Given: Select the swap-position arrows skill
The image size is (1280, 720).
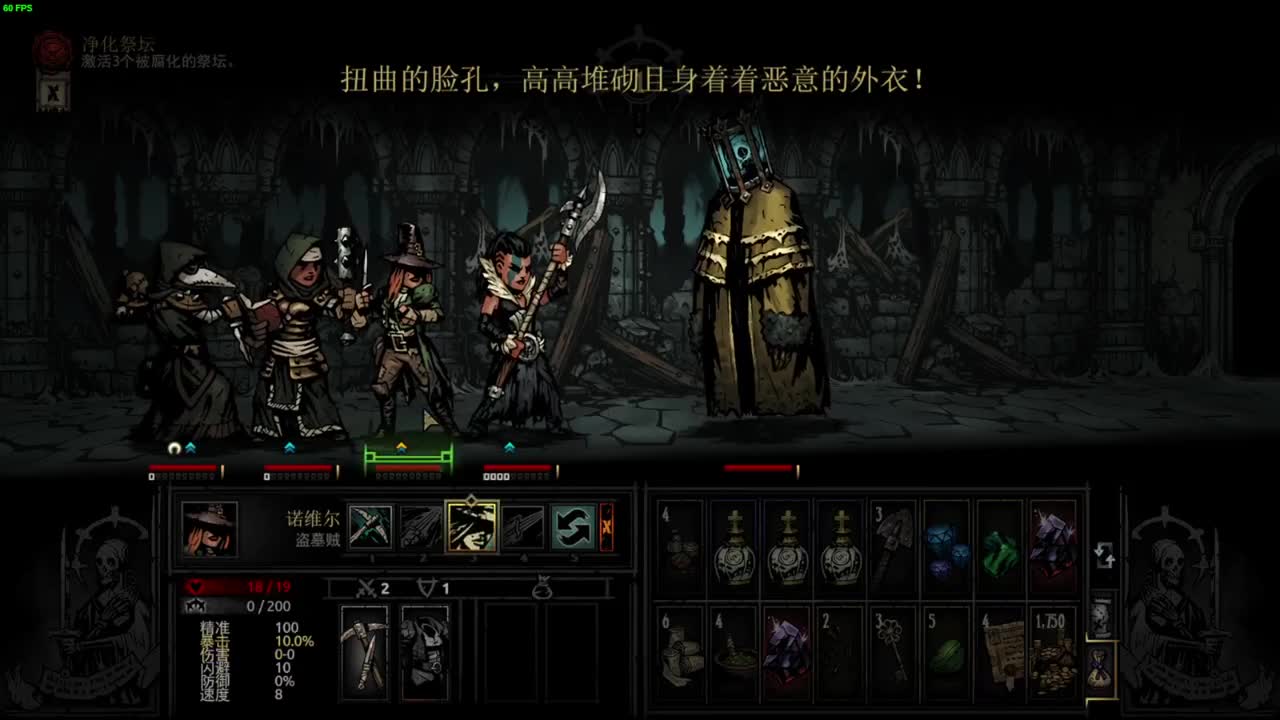Looking at the screenshot, I should (x=573, y=526).
